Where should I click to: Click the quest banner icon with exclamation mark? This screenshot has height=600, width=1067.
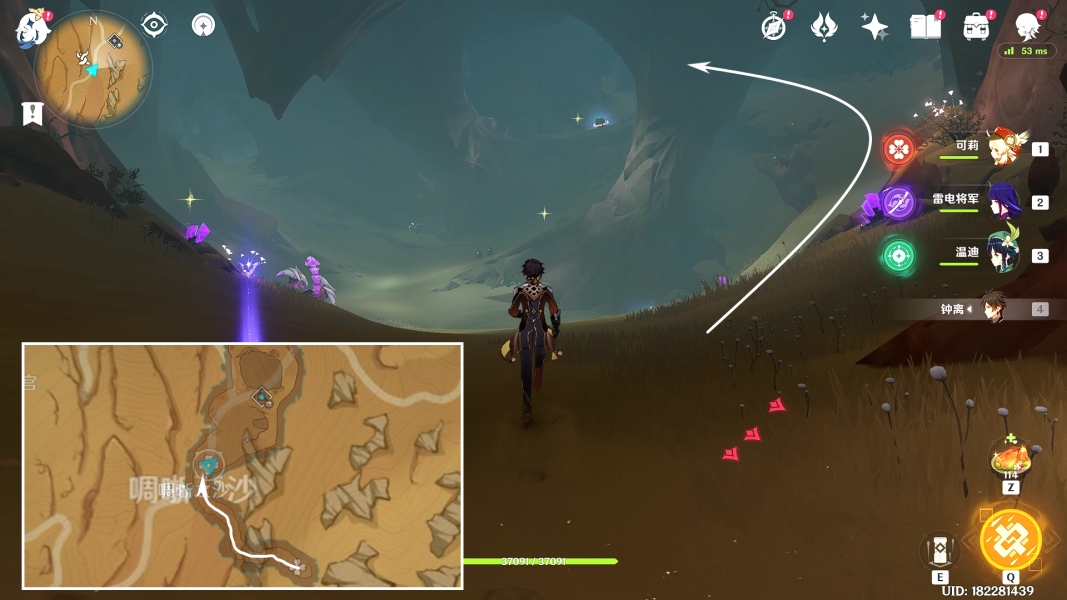pos(33,113)
